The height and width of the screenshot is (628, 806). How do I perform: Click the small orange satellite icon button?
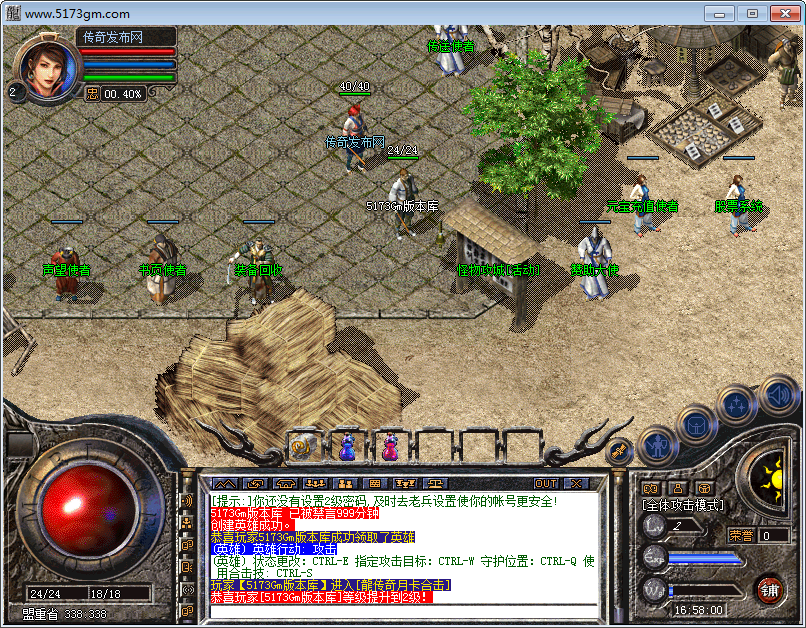pos(620,451)
